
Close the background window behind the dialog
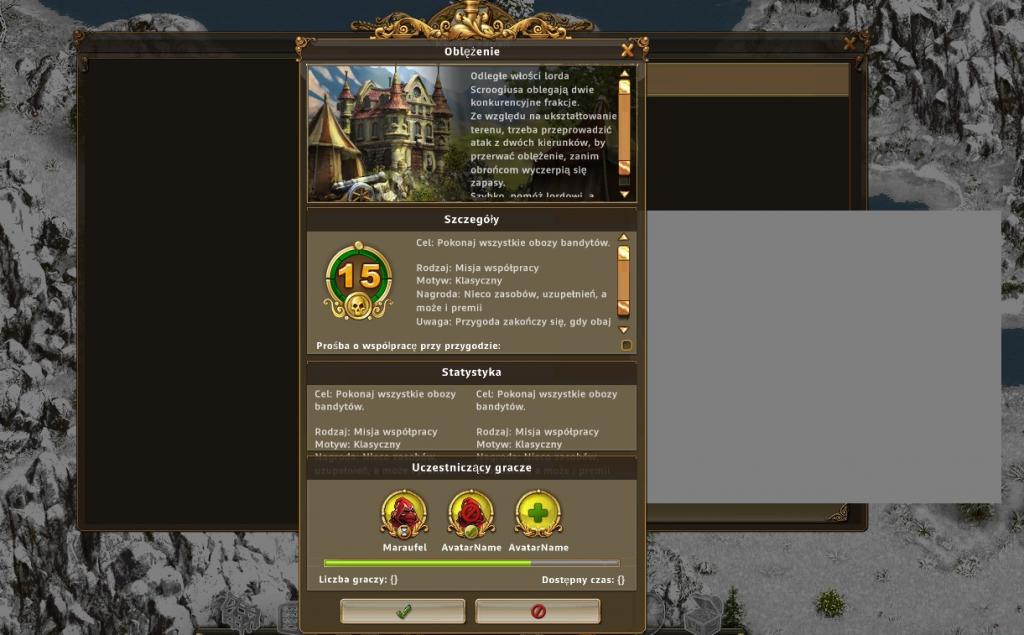click(849, 43)
